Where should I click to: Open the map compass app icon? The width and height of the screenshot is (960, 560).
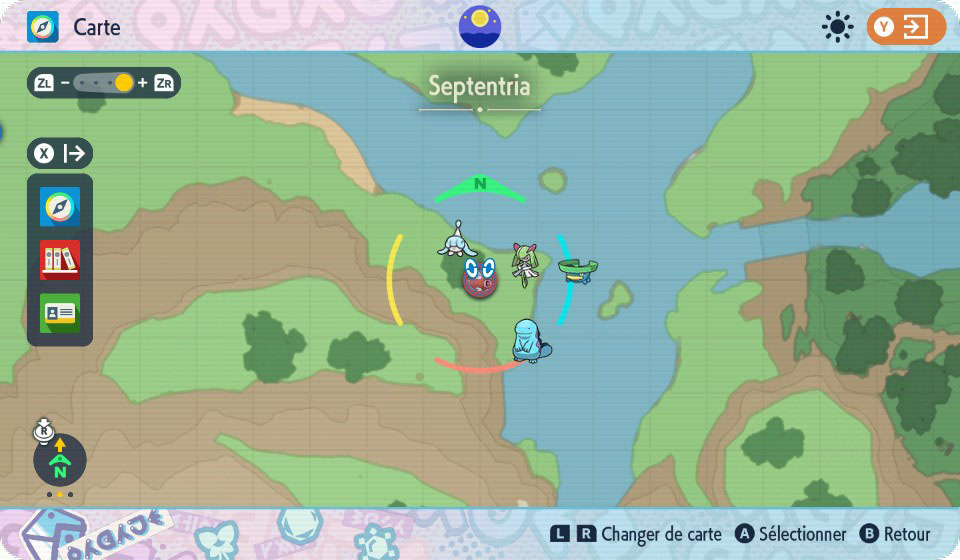[60, 207]
